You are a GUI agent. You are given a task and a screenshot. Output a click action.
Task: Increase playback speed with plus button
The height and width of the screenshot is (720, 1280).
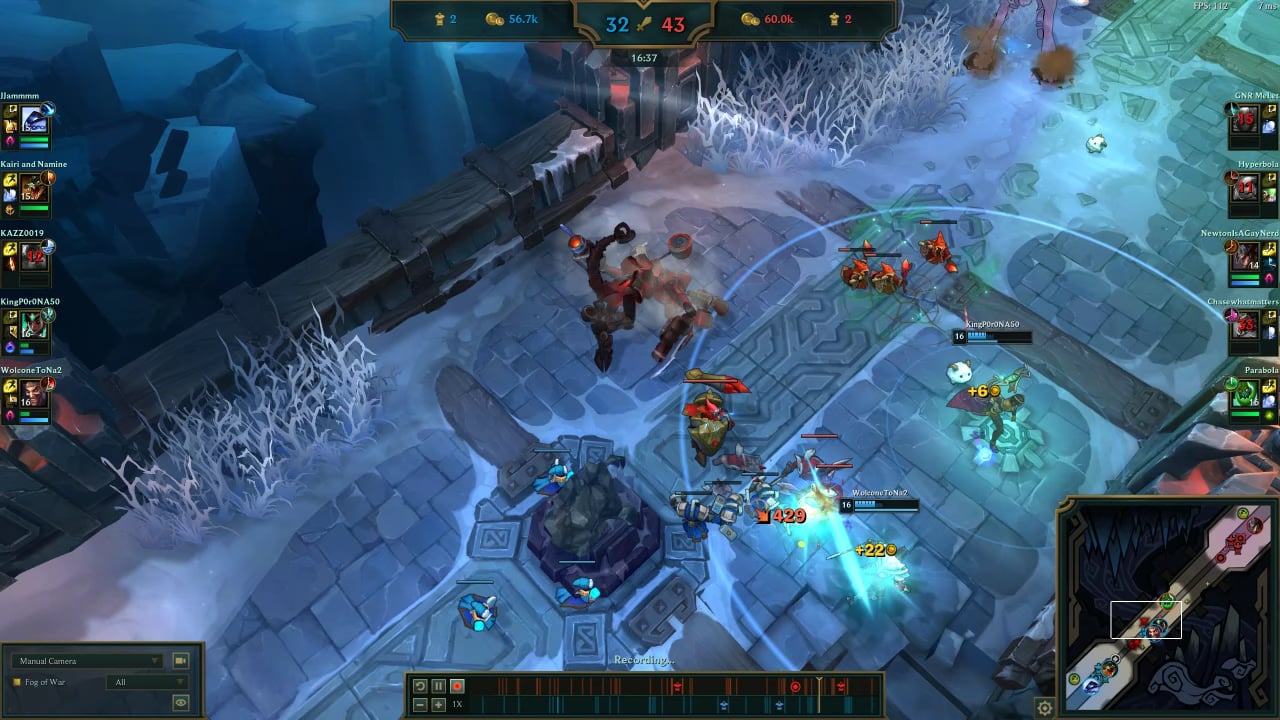point(439,704)
